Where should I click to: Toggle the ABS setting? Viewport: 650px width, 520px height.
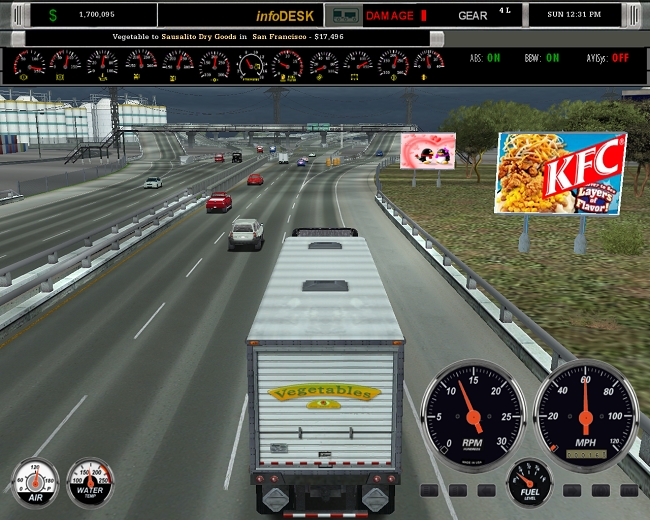493,58
